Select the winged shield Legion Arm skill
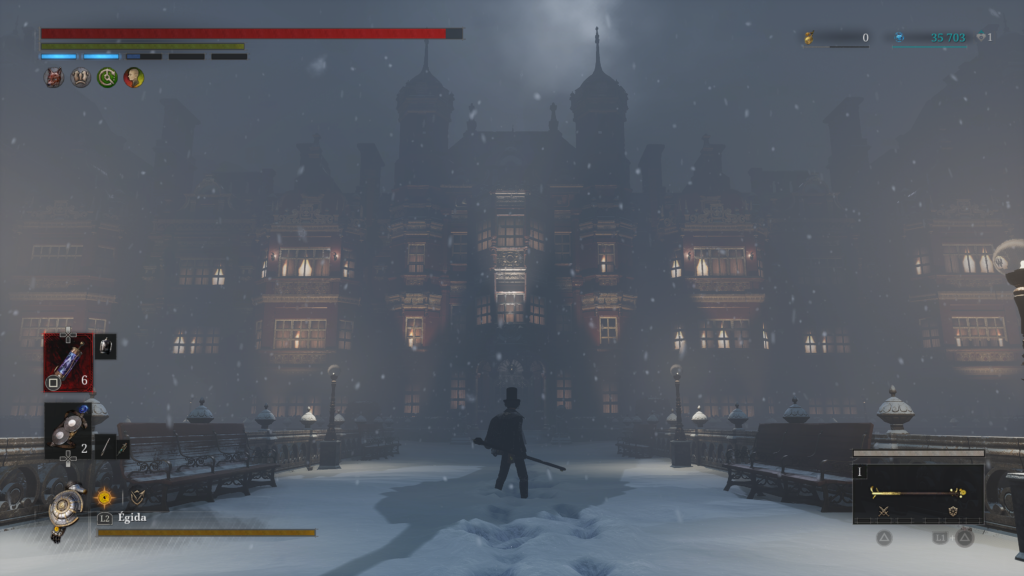This screenshot has width=1024, height=576. pos(137,496)
